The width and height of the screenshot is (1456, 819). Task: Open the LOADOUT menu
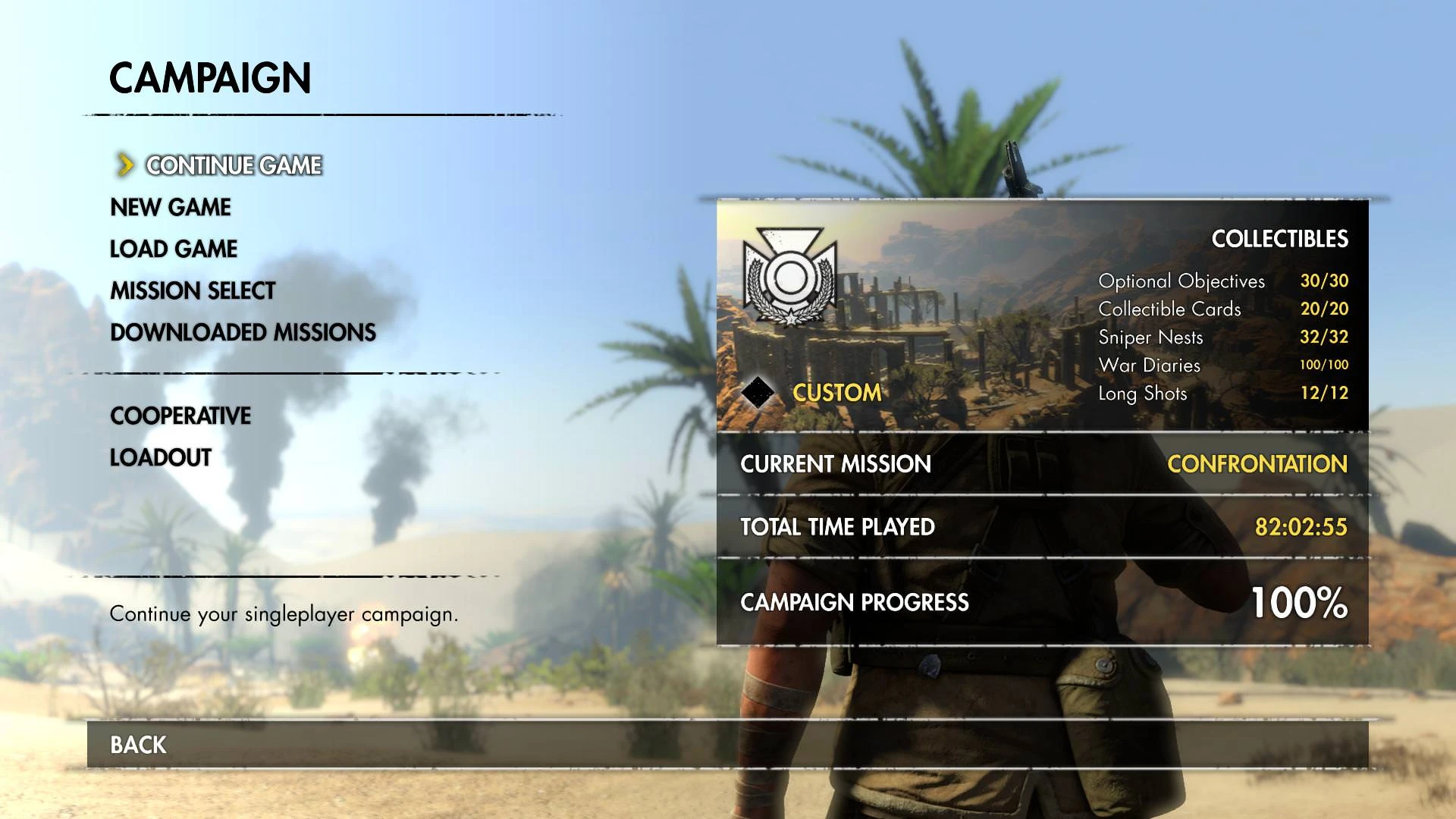(x=160, y=457)
